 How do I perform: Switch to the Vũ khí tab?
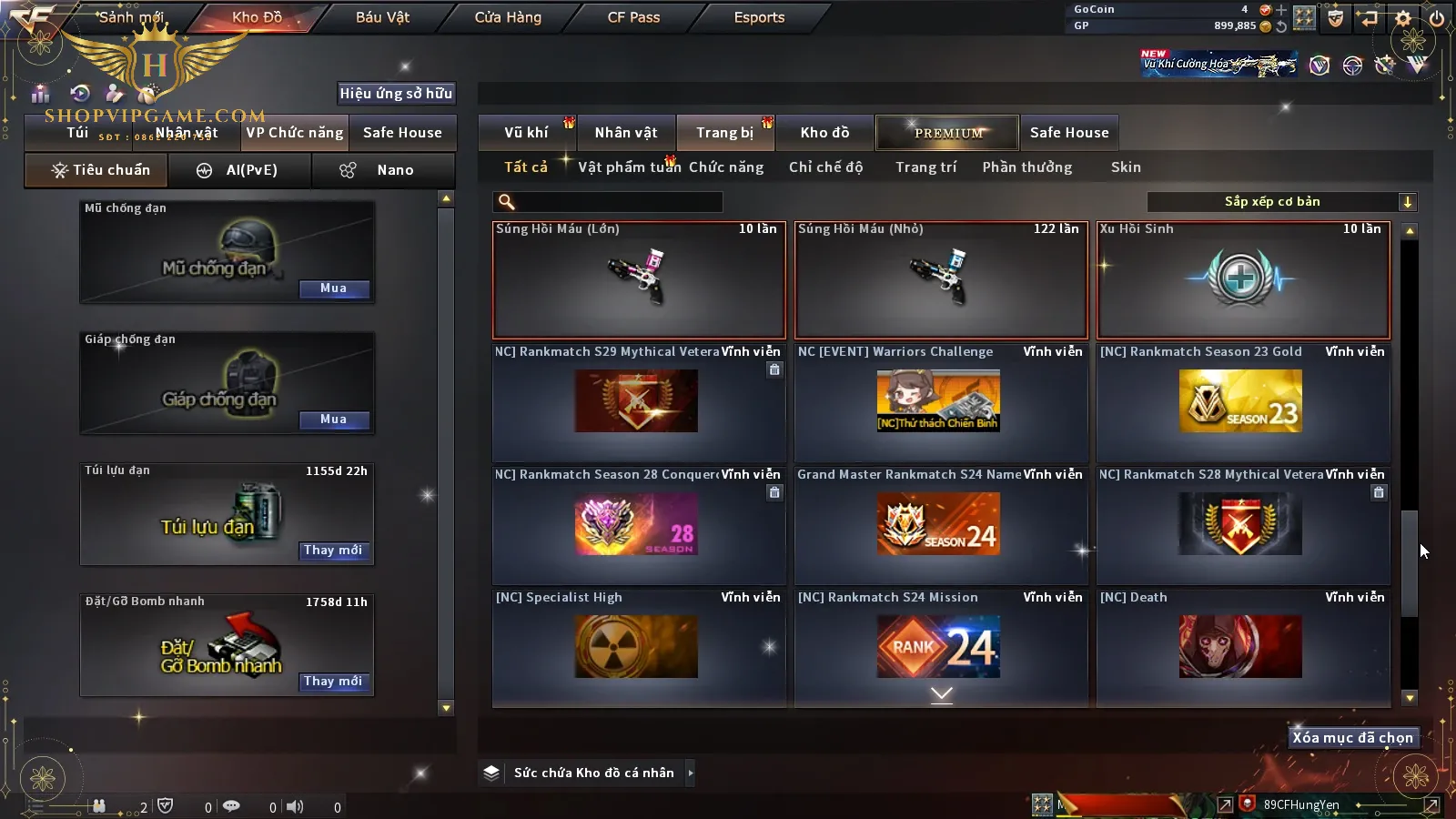[x=526, y=133]
